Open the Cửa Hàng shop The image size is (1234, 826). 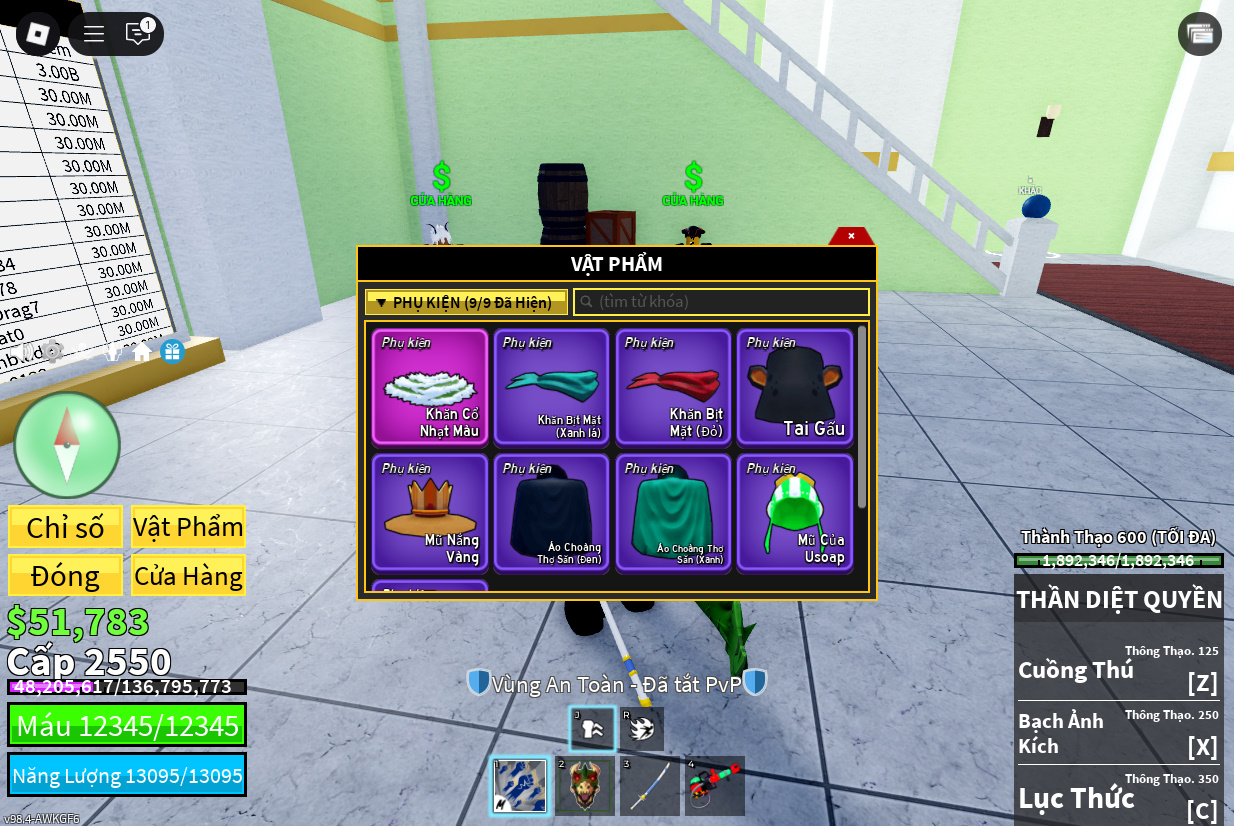click(188, 576)
